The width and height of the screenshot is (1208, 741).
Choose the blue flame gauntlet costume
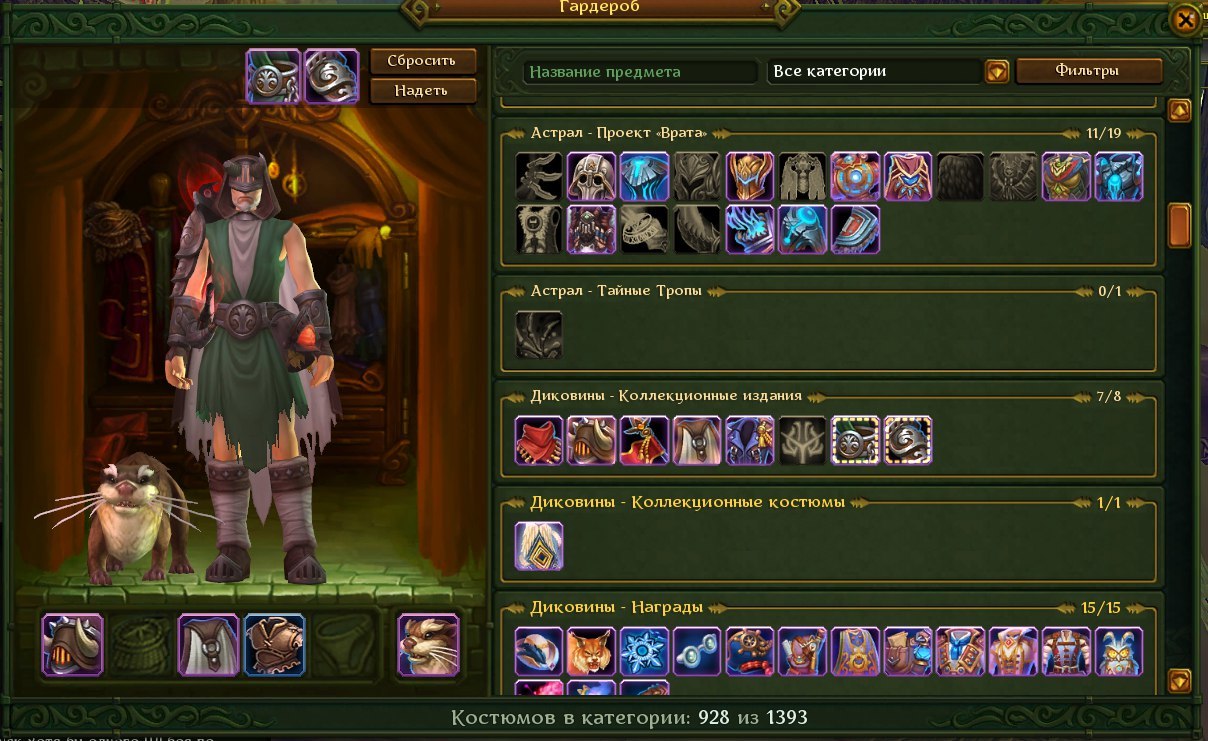point(750,229)
